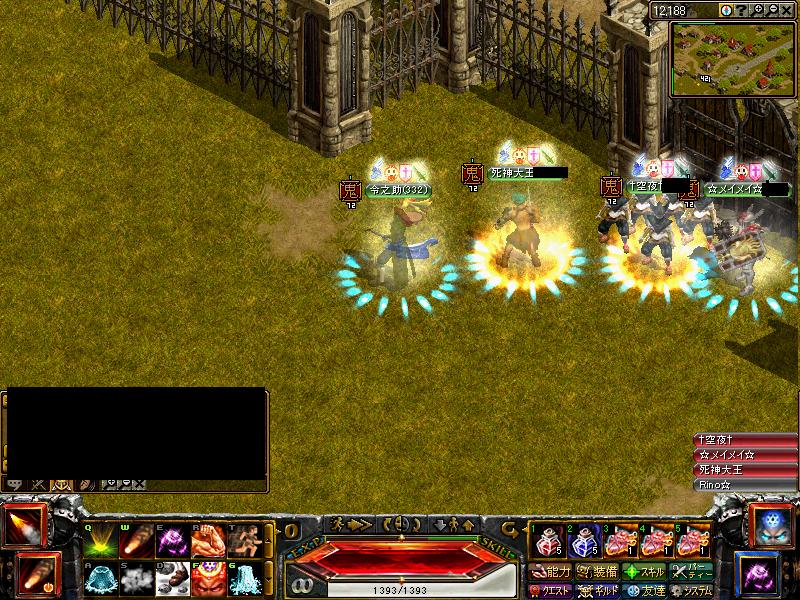
Task: Open the ギルド (Guild) window
Action: tap(597, 590)
